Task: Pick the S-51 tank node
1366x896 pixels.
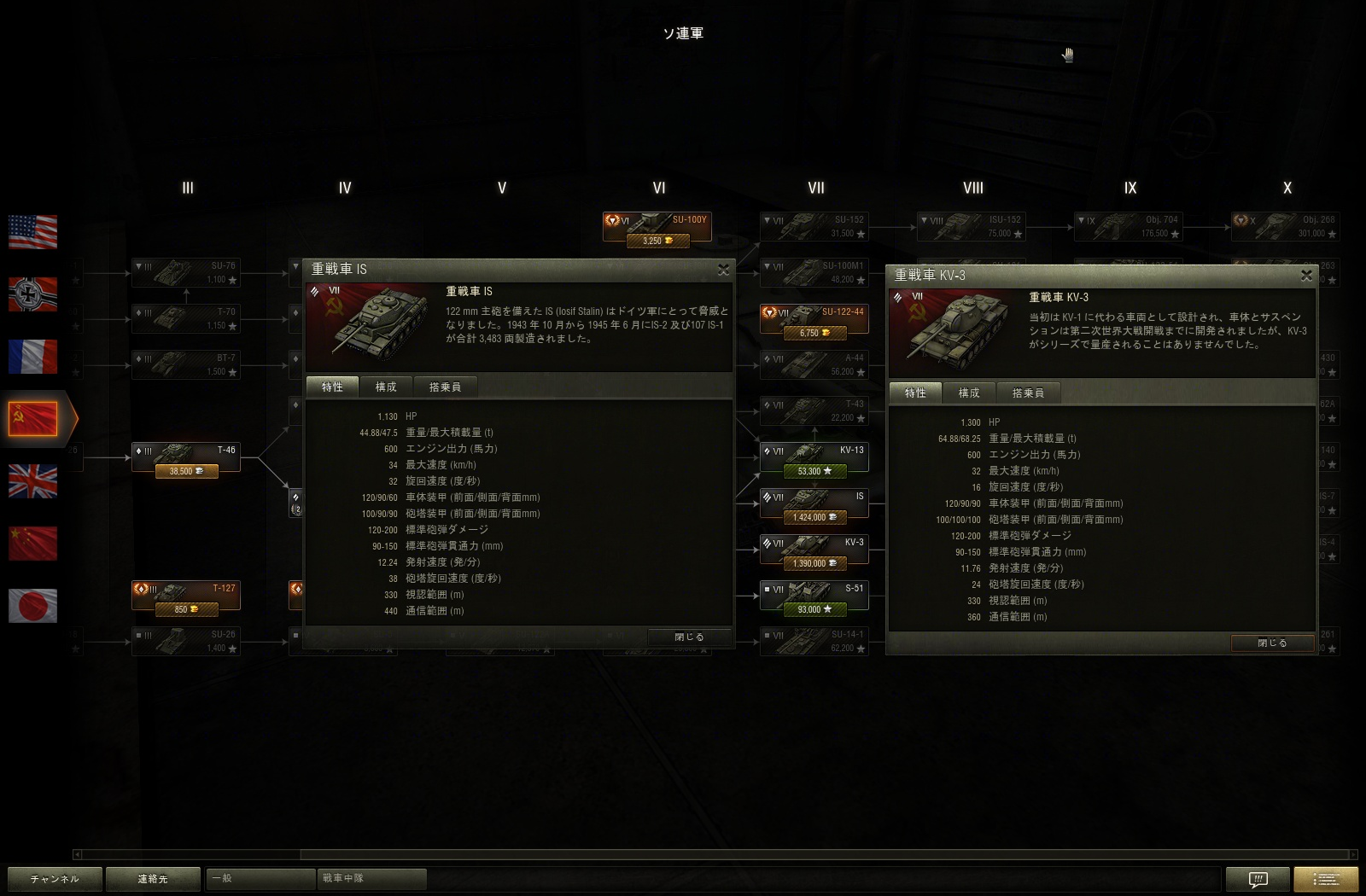Action: tap(814, 596)
